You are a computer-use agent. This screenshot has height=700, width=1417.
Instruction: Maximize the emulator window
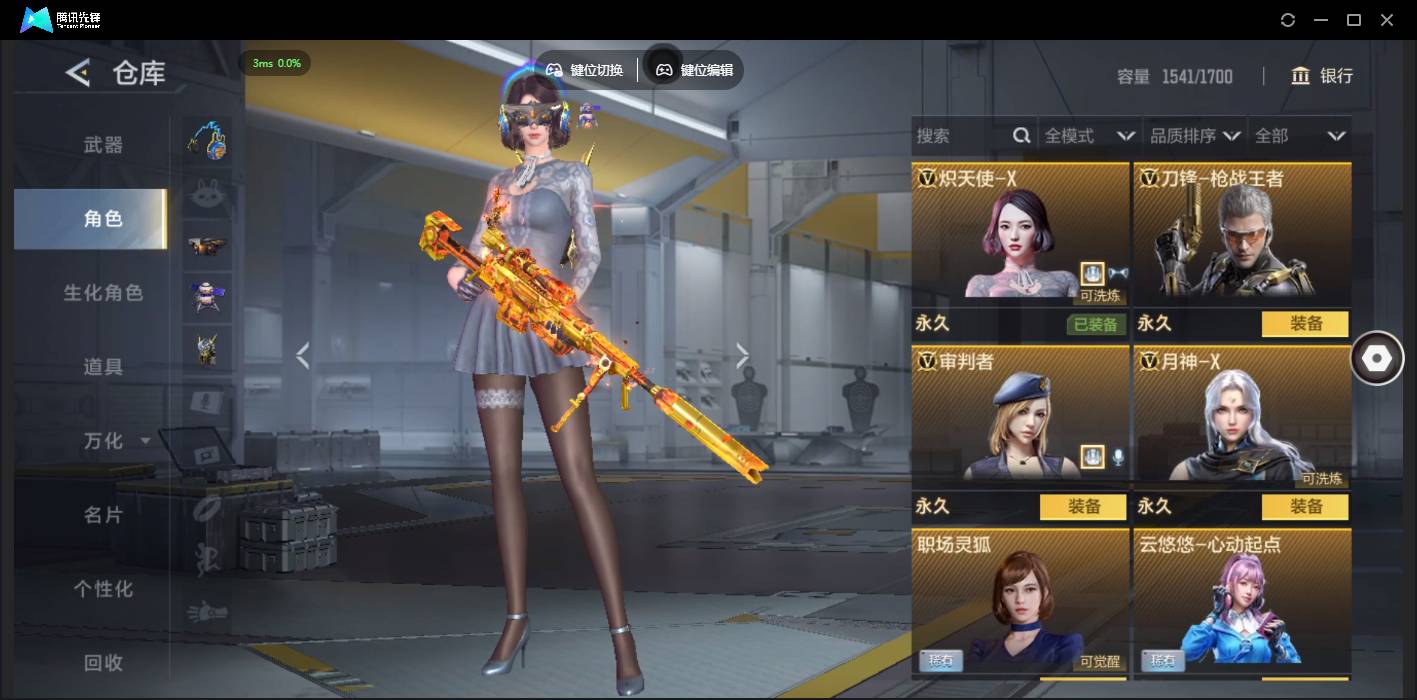click(1354, 20)
